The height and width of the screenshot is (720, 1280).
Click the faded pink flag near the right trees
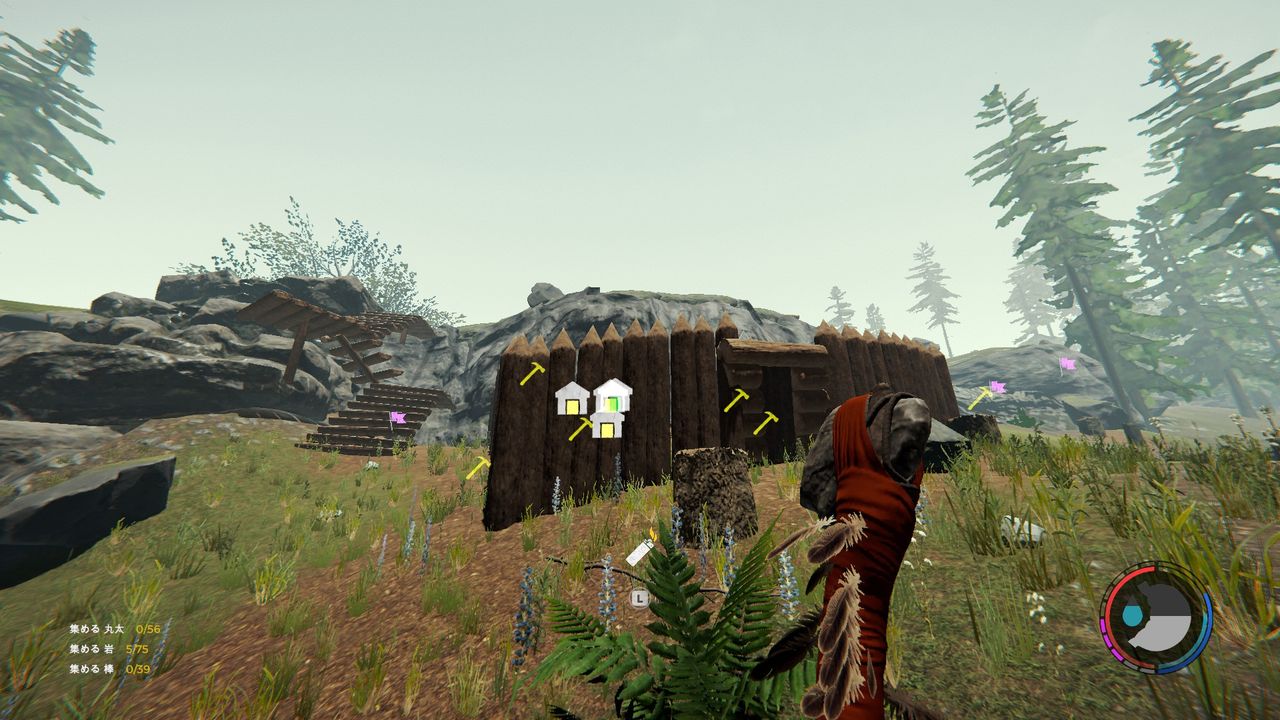point(1067,364)
